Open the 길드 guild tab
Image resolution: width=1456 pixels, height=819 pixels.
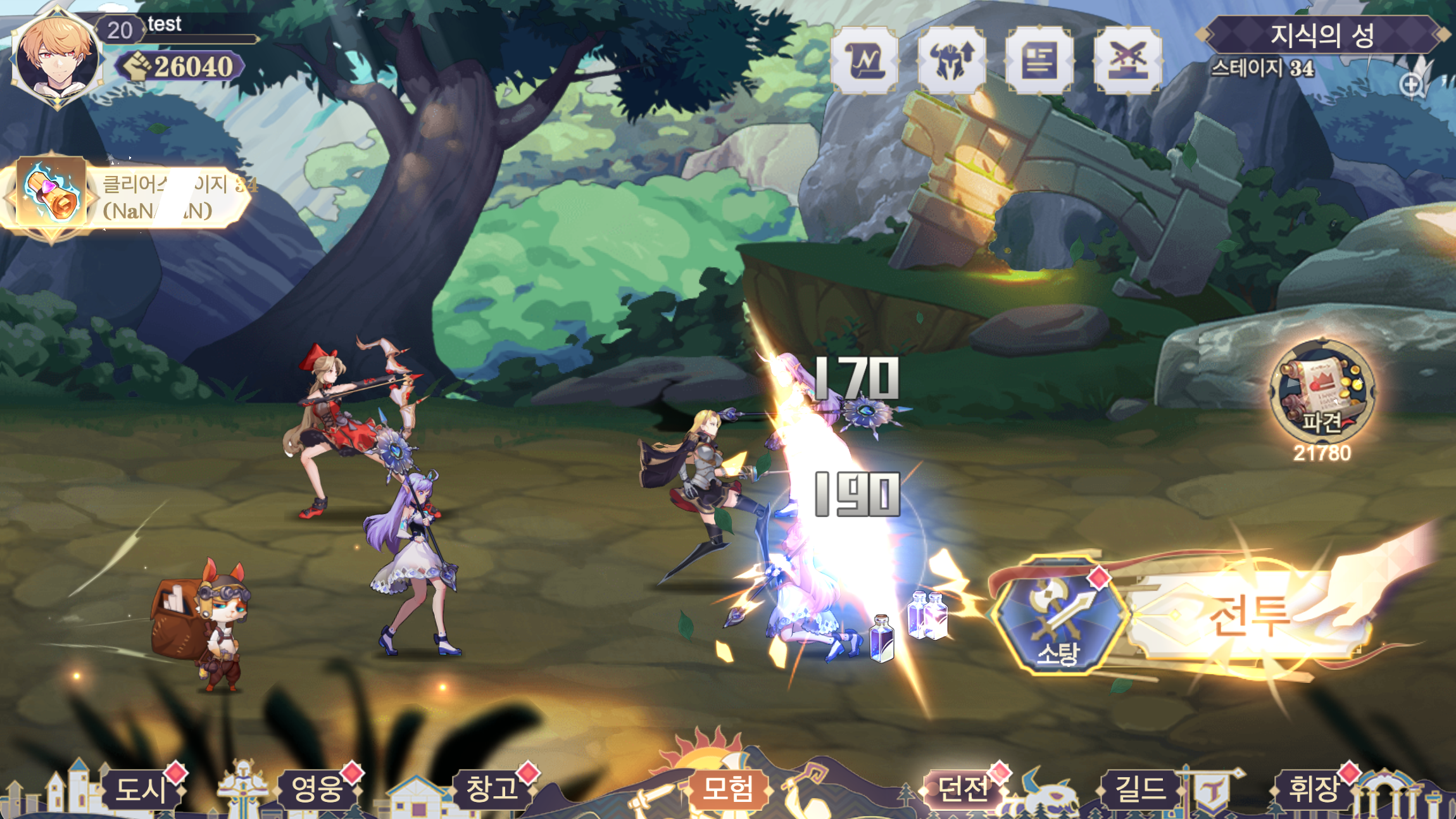click(1139, 789)
